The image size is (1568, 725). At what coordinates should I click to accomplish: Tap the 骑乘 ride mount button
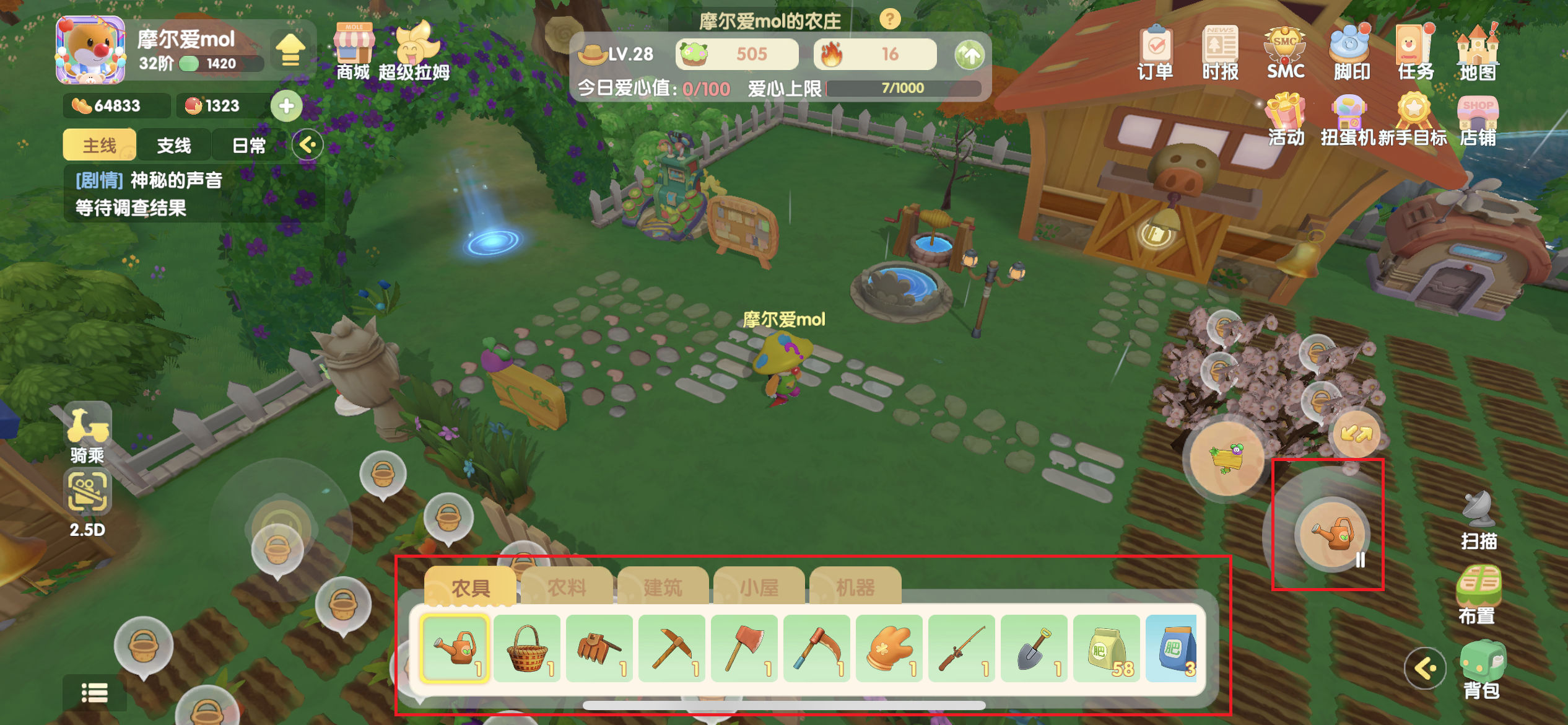87,434
